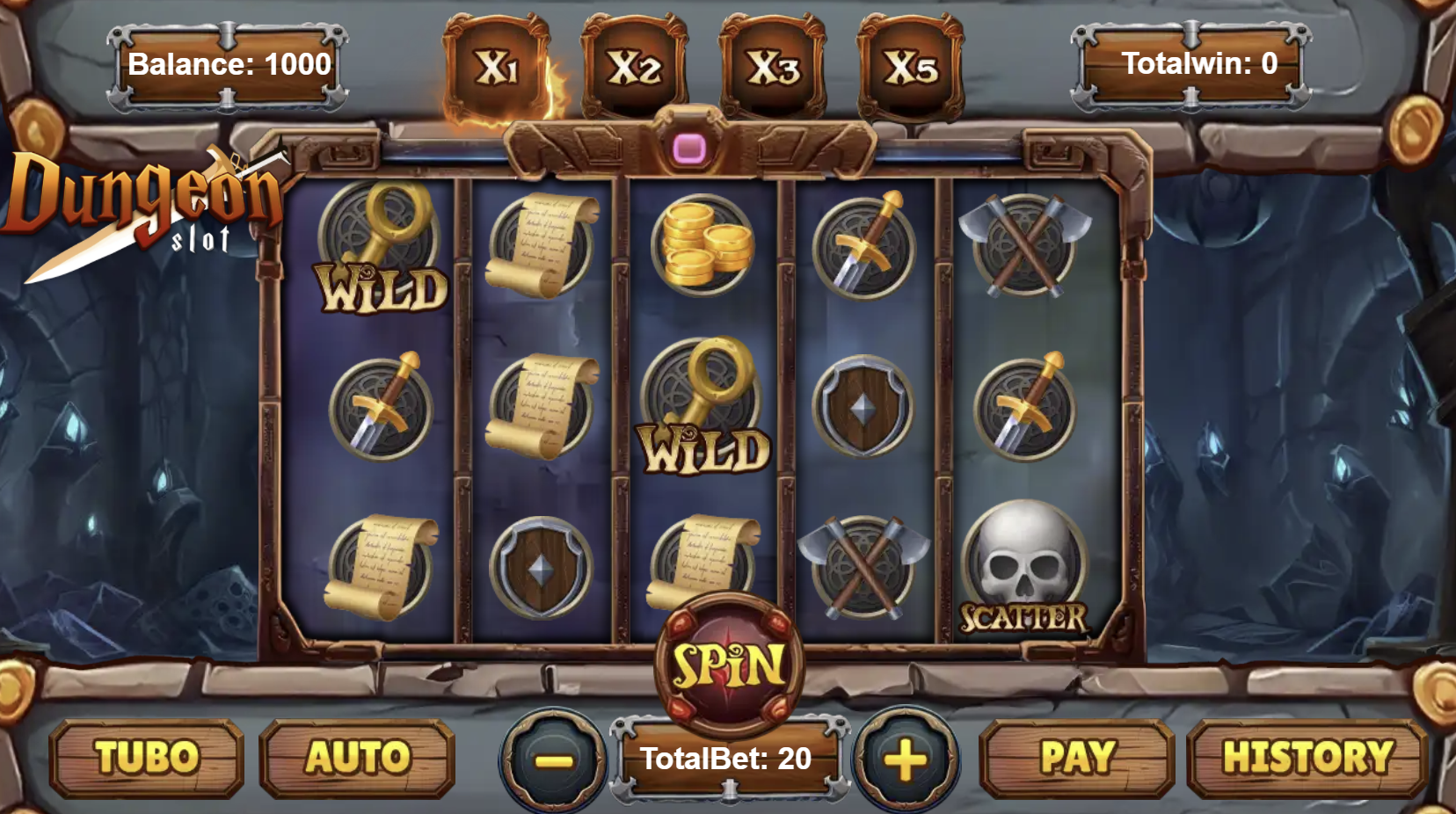This screenshot has width=1456, height=814.
Task: Open the PAY table
Action: click(x=1077, y=758)
